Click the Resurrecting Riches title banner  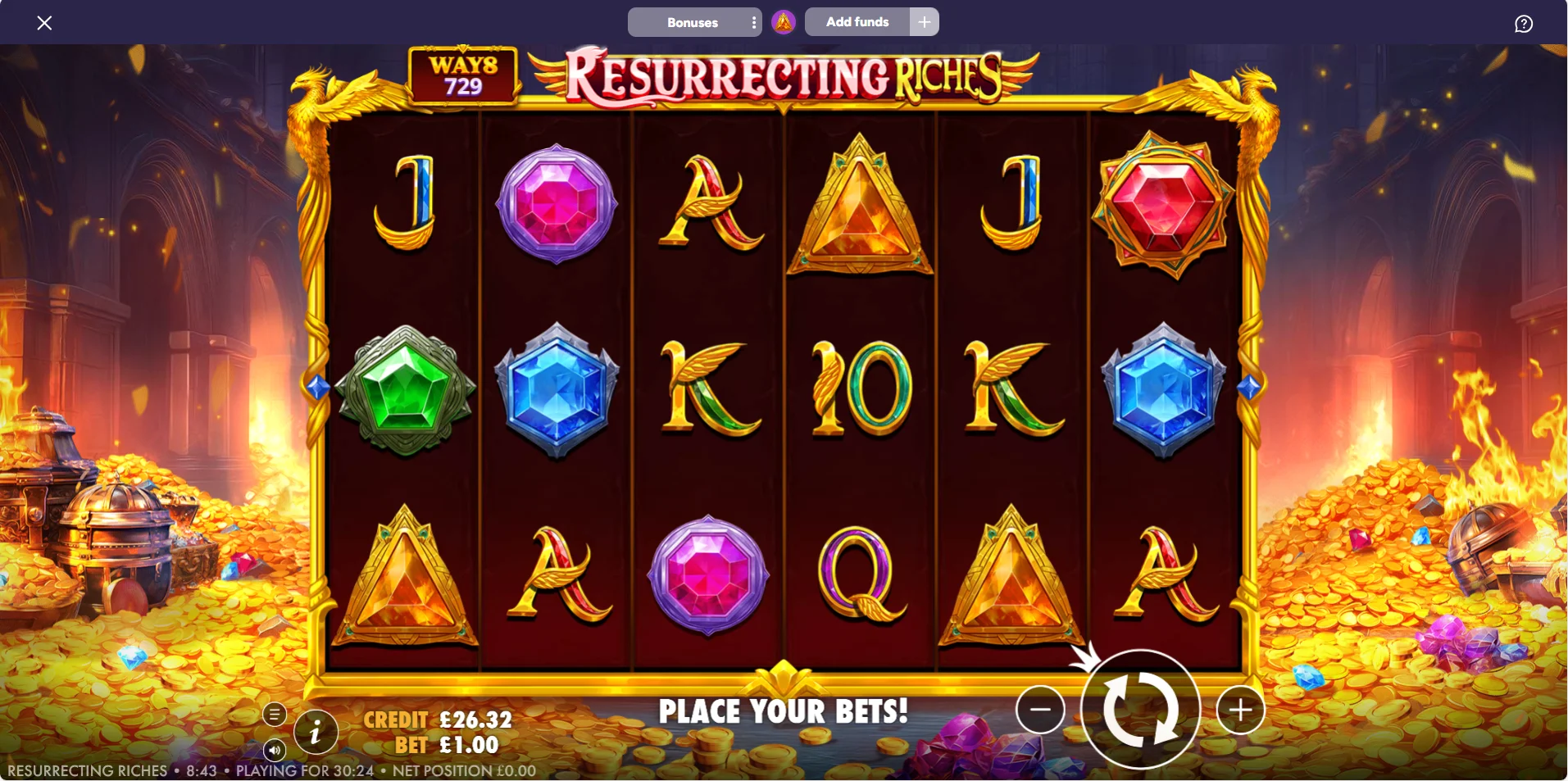(x=784, y=79)
